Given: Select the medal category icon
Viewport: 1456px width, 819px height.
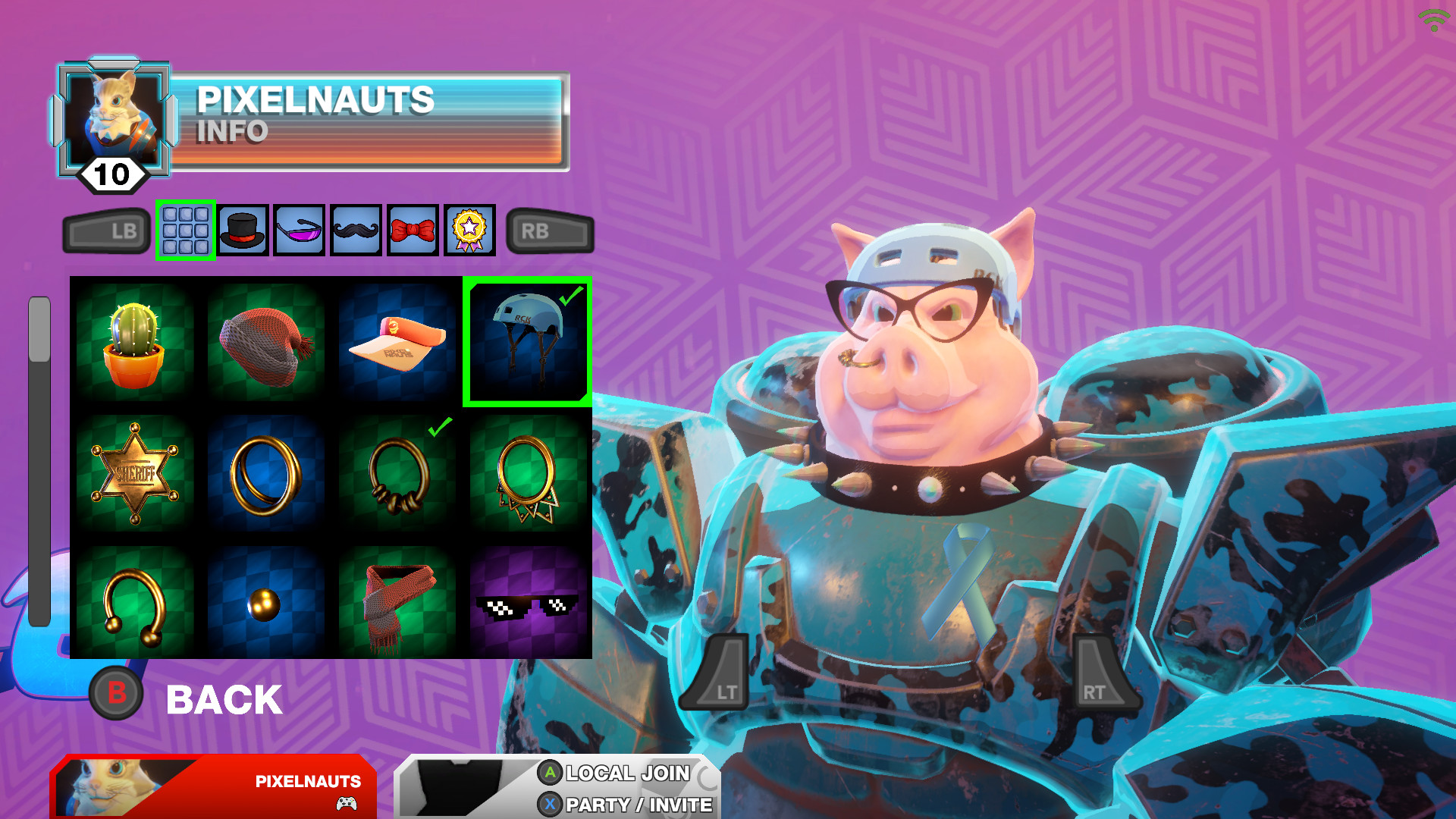Looking at the screenshot, I should [x=469, y=231].
